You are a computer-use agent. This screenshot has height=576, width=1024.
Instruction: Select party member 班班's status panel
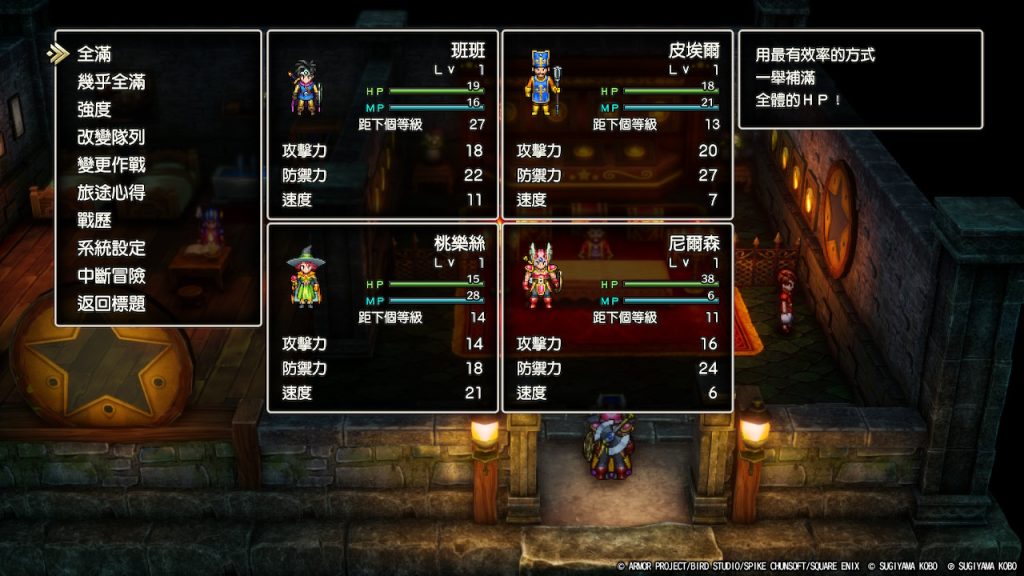[382, 125]
